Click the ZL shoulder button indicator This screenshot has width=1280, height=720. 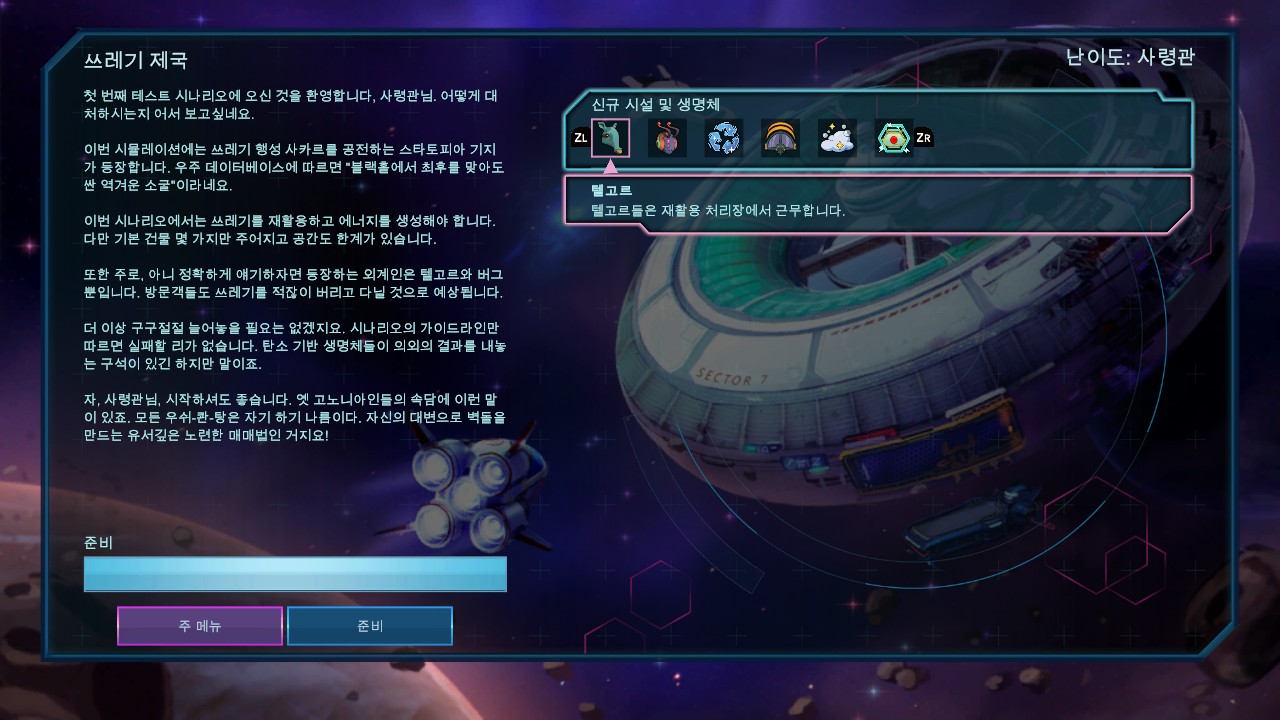(x=581, y=139)
